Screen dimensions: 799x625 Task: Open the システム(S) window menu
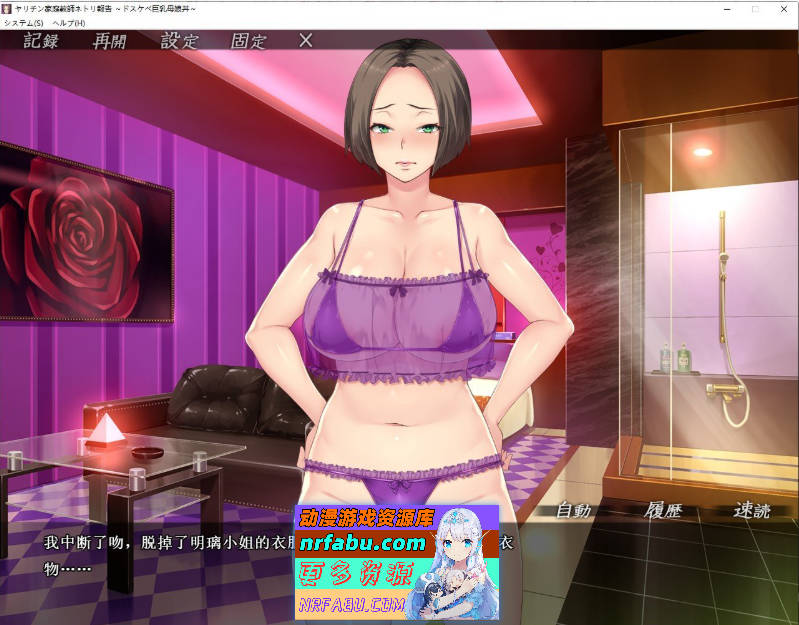[x=24, y=22]
